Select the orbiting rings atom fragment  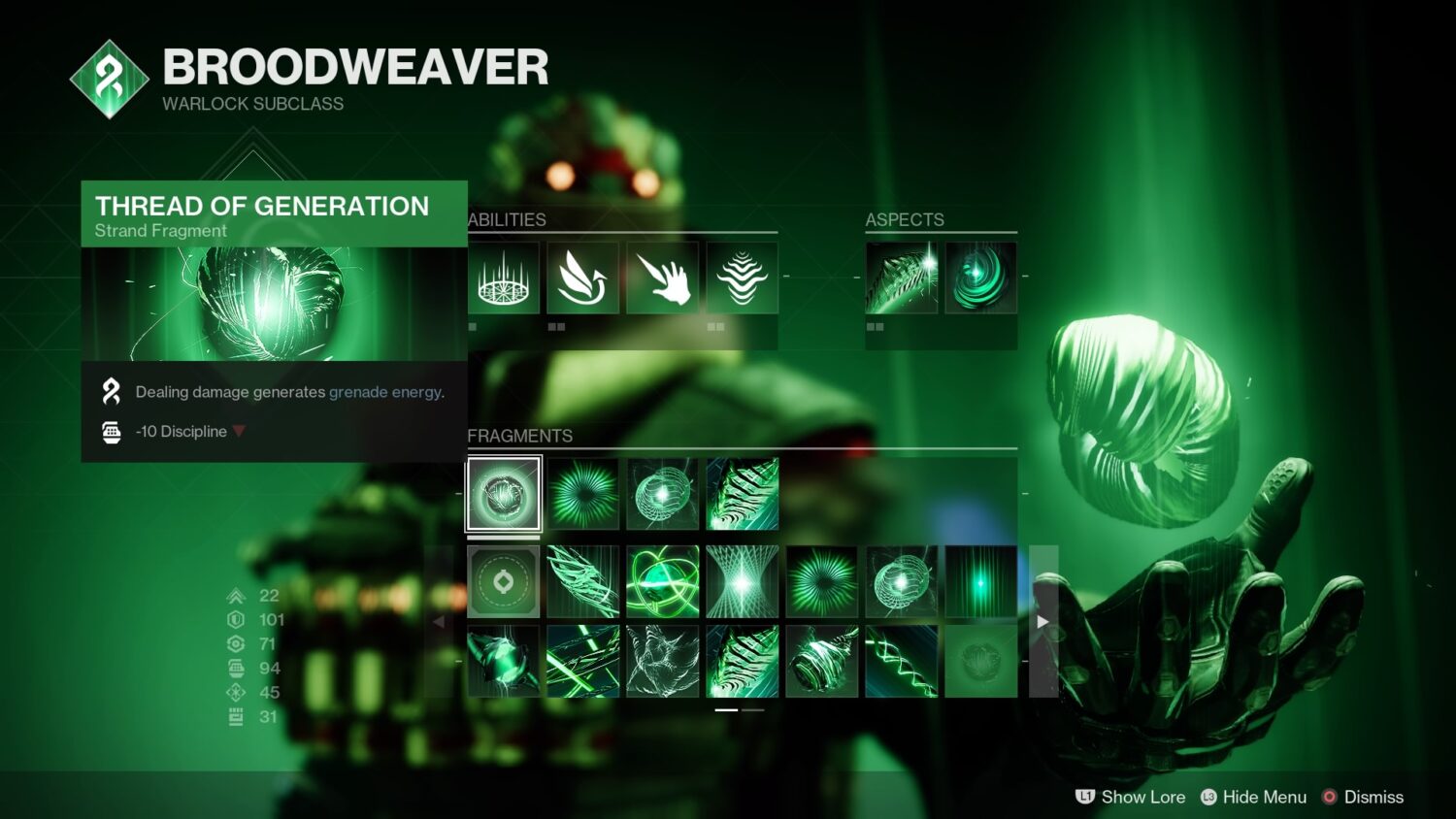[x=662, y=581]
